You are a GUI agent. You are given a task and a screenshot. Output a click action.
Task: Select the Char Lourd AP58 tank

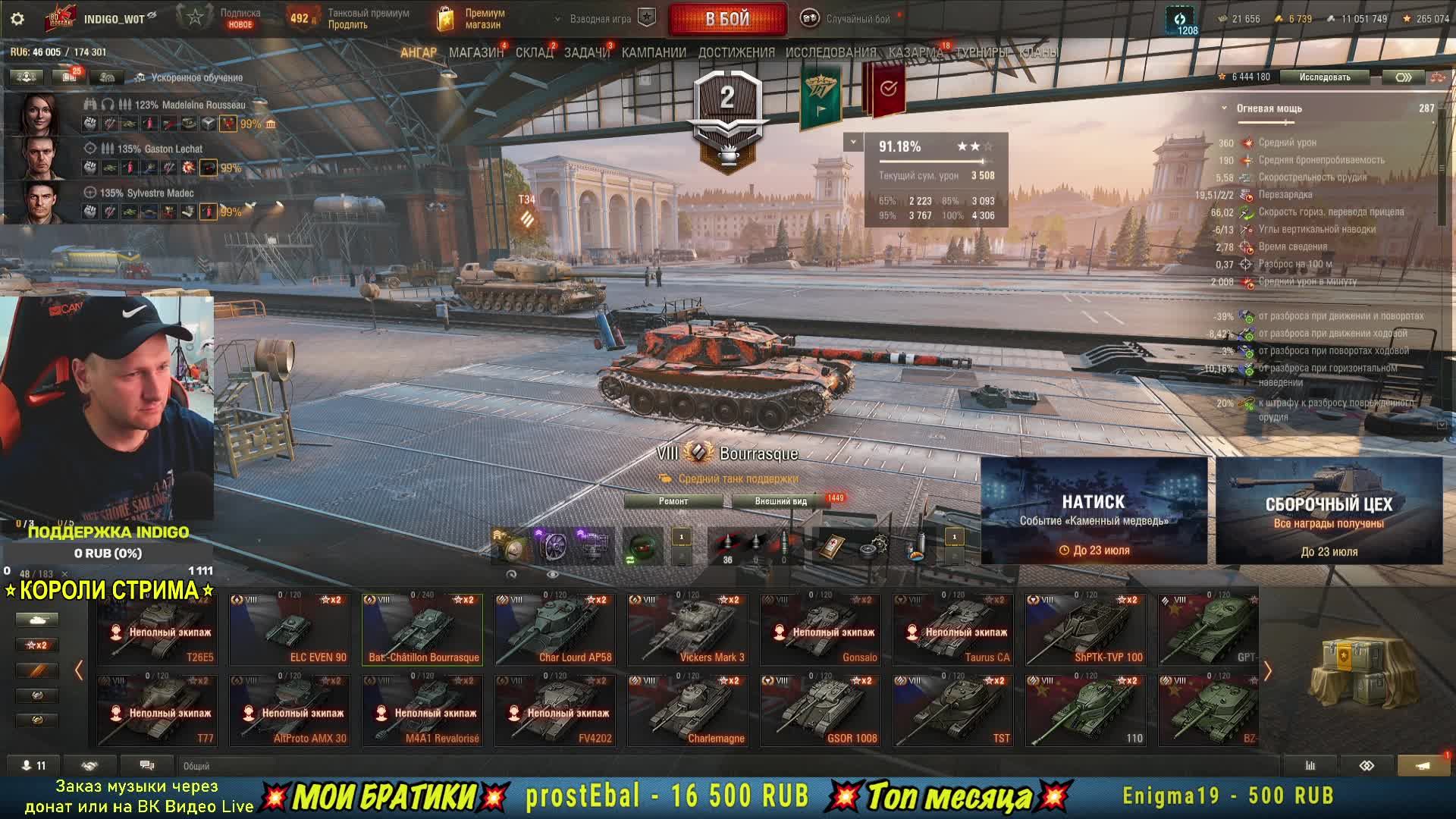click(555, 629)
